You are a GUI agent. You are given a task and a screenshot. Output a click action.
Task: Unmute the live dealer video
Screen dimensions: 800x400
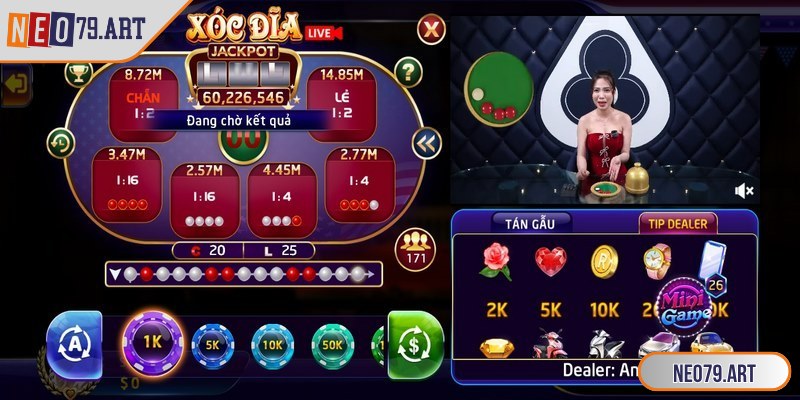(744, 189)
